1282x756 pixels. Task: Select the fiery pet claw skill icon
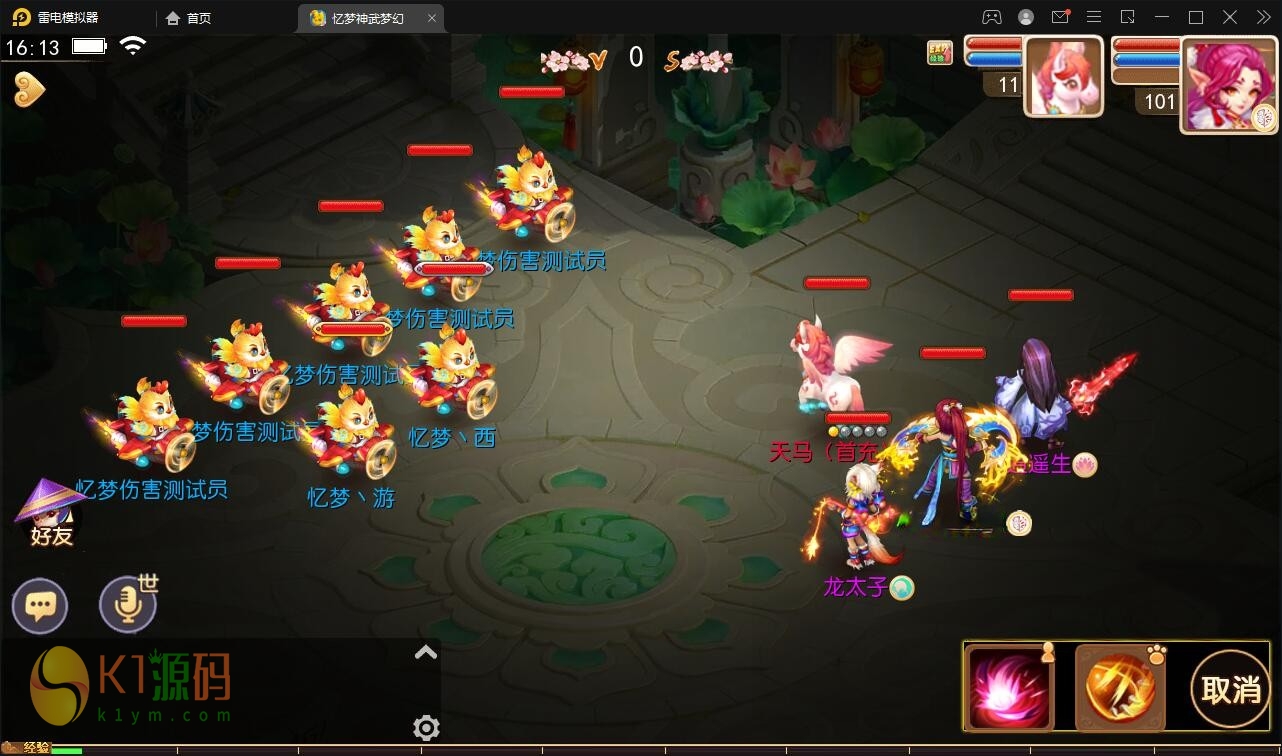click(x=1118, y=687)
